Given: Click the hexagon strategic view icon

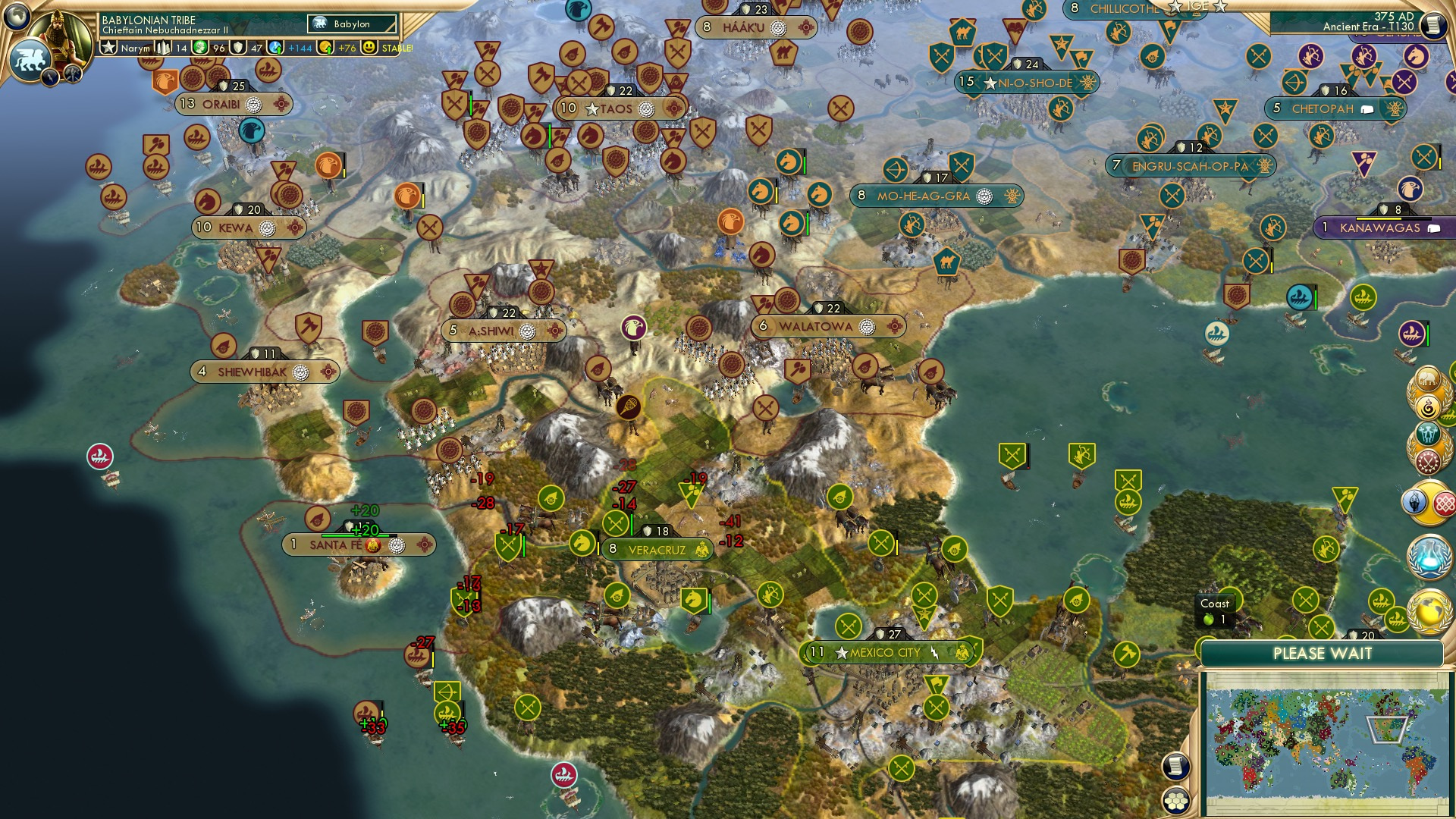Looking at the screenshot, I should [x=1176, y=801].
